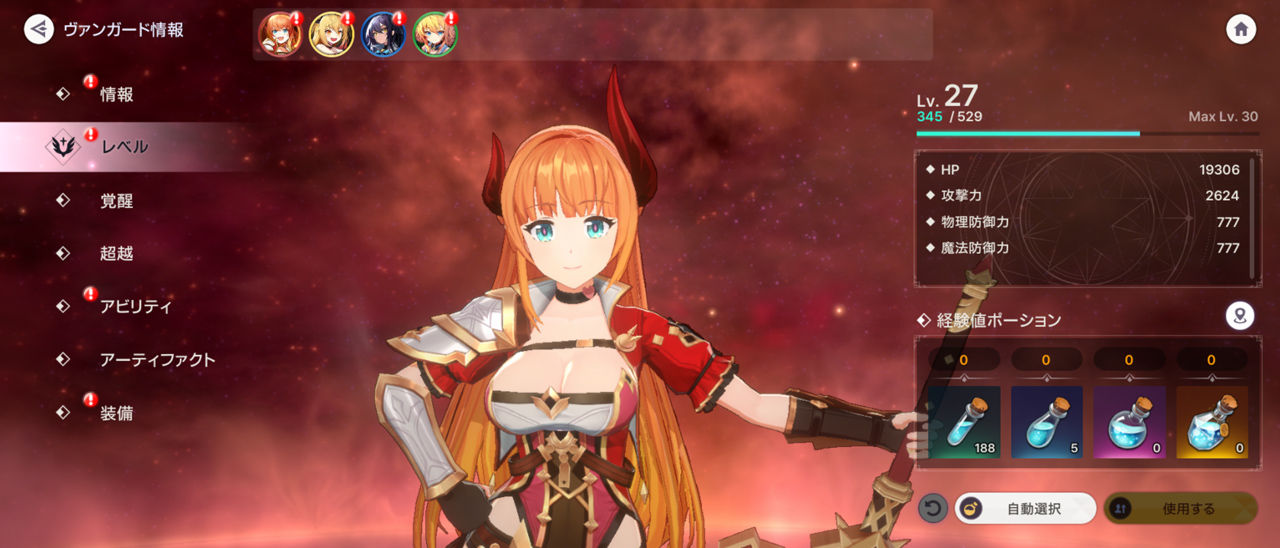Image resolution: width=1280 pixels, height=548 pixels.
Task: Open the 超越 transcend tab
Action: 116,254
